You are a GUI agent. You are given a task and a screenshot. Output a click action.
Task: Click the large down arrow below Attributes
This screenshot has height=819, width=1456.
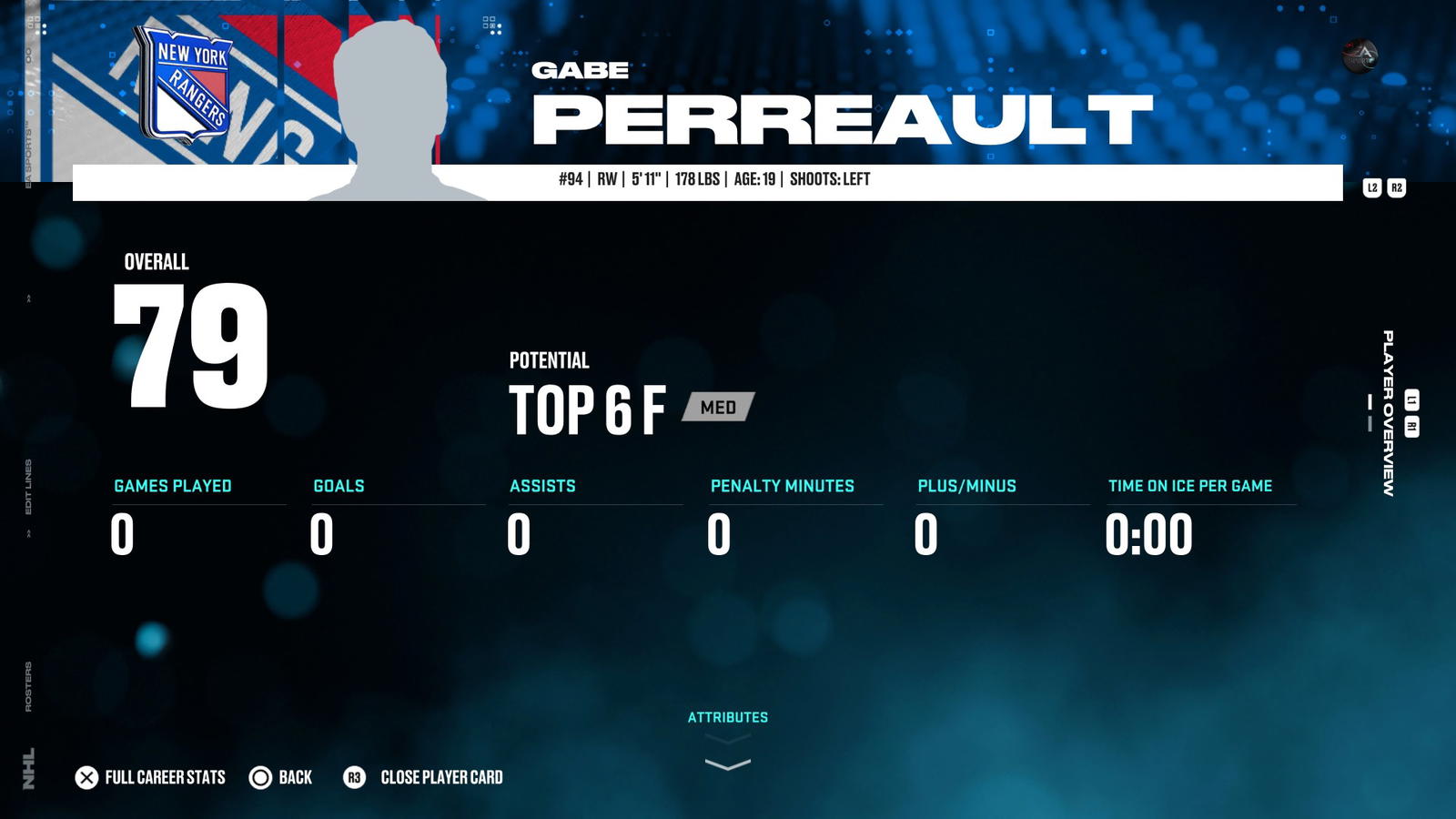pos(728,764)
